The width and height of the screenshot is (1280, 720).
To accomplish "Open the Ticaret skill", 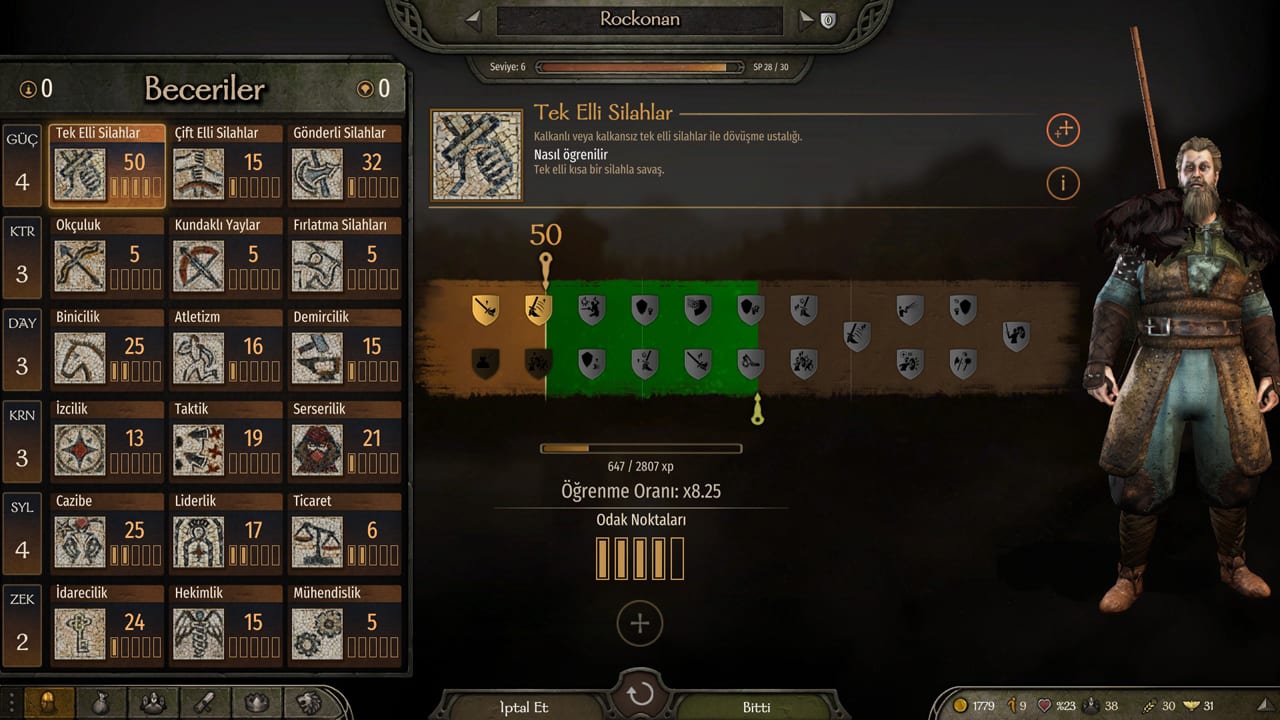I will pyautogui.click(x=345, y=534).
